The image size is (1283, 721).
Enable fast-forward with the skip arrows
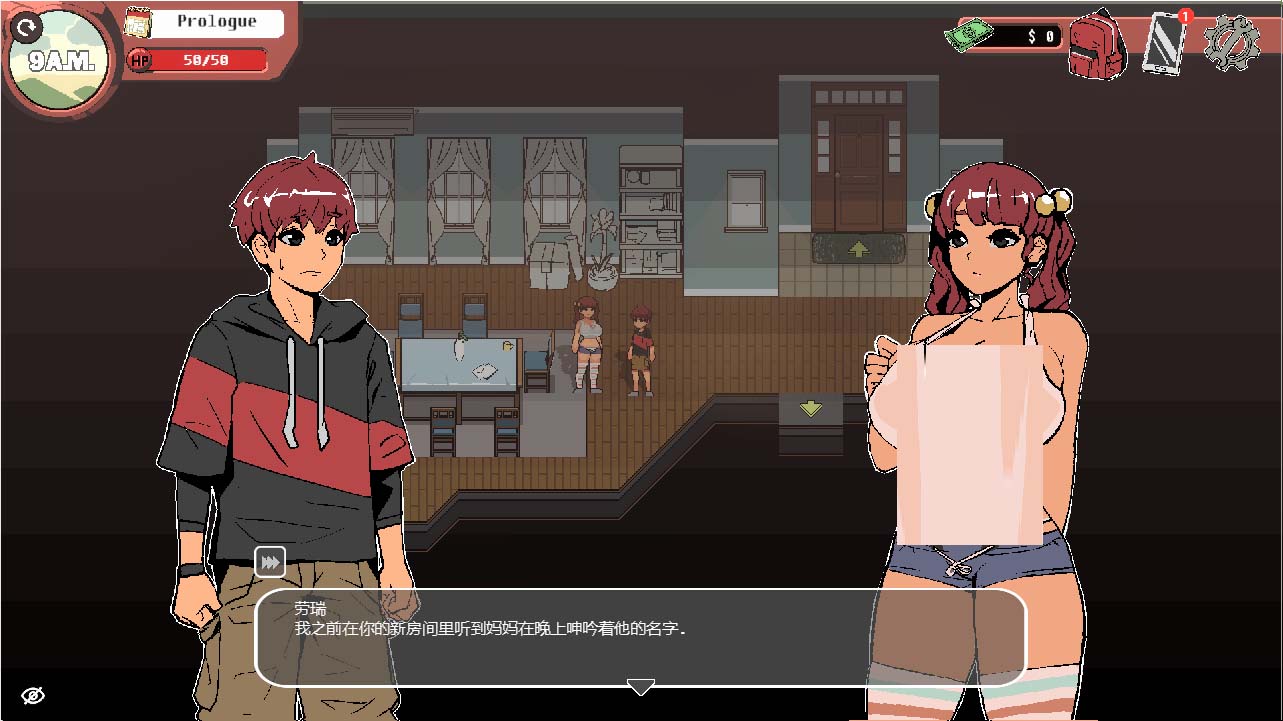pyautogui.click(x=268, y=562)
